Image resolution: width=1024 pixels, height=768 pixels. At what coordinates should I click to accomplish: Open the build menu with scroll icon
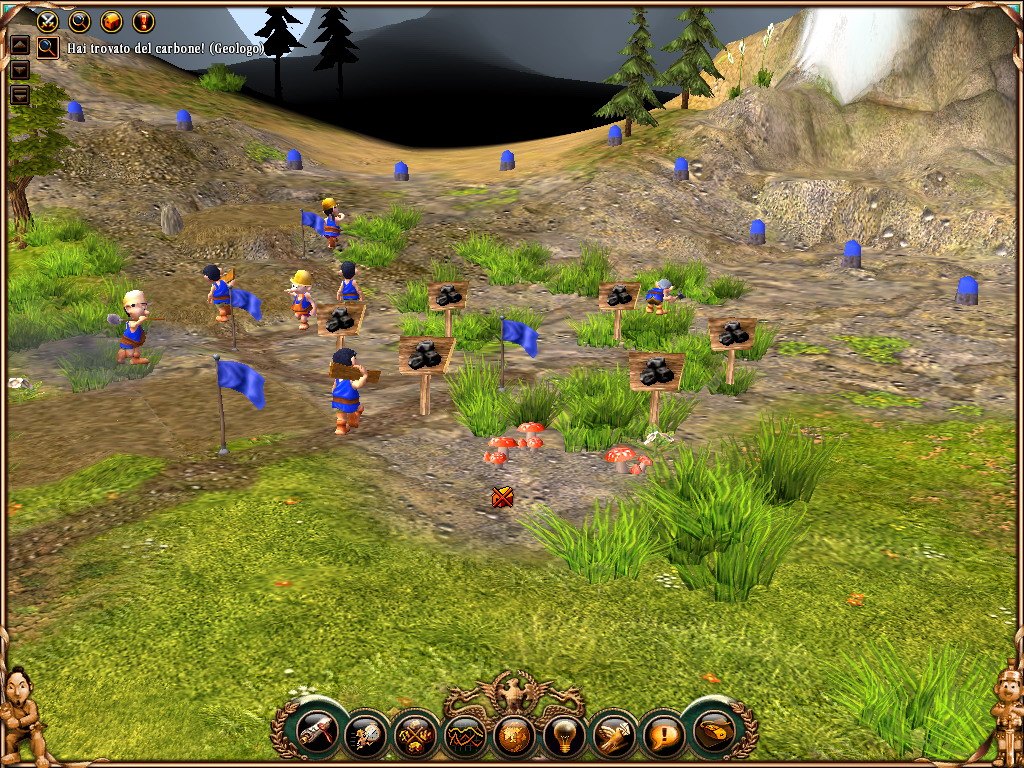(x=318, y=733)
